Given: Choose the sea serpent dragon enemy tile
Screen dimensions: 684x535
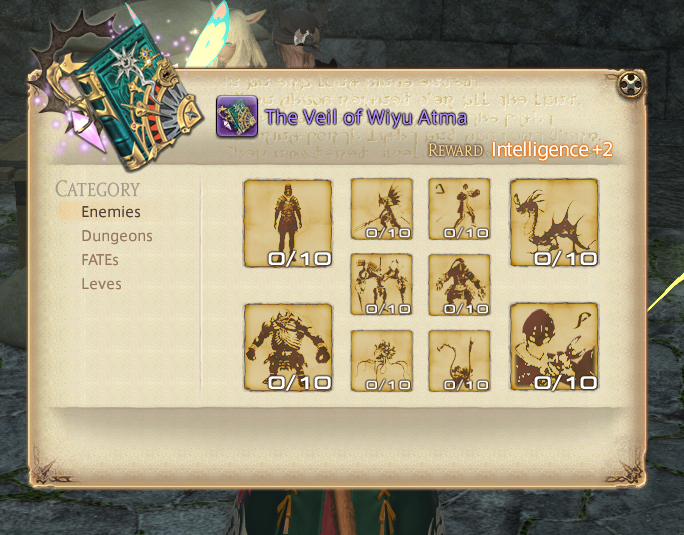Looking at the screenshot, I should pos(554,223).
